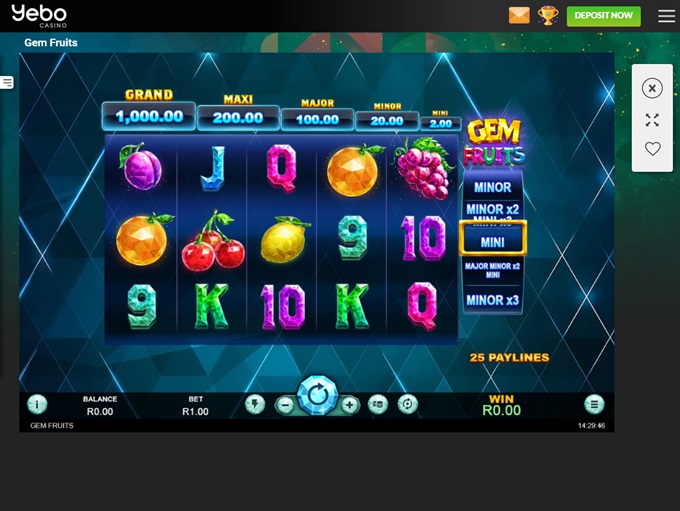Image resolution: width=680 pixels, height=511 pixels.
Task: Go to Yebo Casino home logo
Action: (39, 16)
